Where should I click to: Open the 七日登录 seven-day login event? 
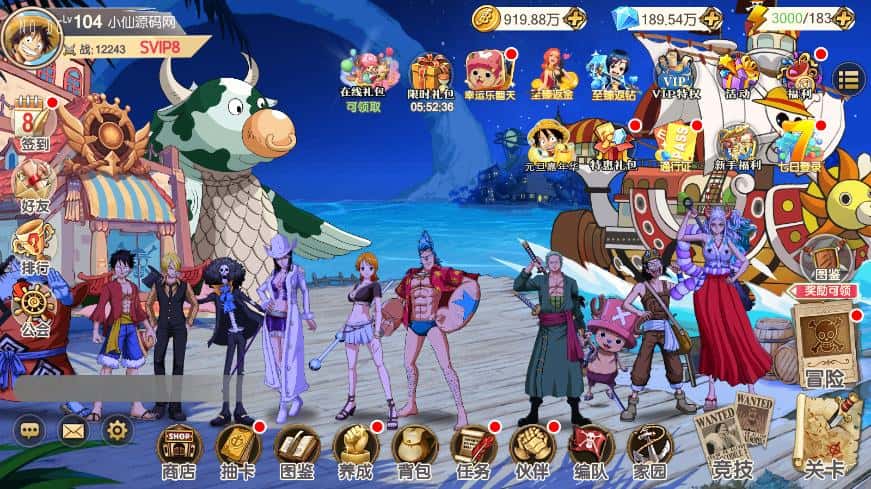point(800,146)
